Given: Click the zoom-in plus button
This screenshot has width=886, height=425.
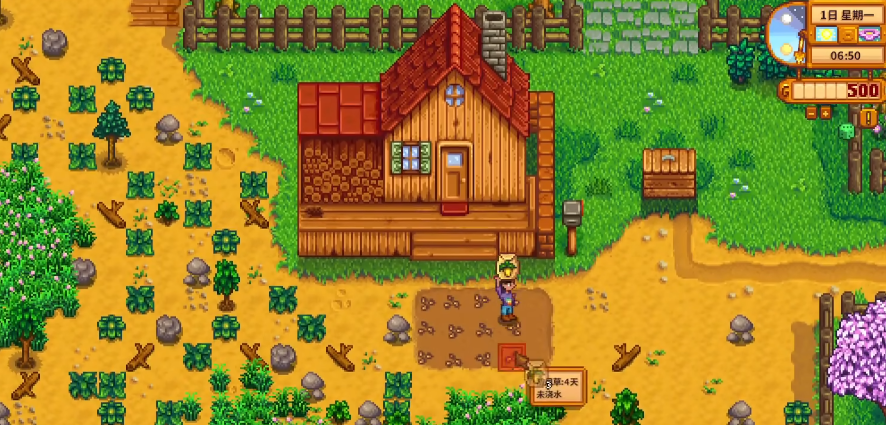Looking at the screenshot, I should point(825,113).
